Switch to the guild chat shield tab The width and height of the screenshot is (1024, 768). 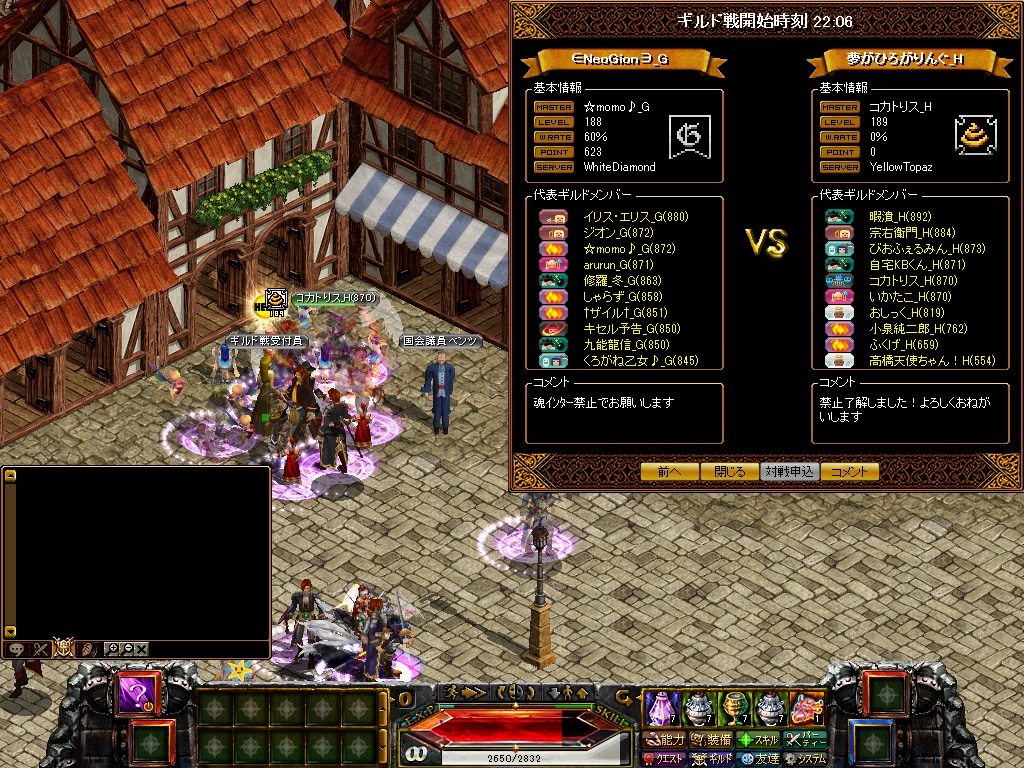63,648
